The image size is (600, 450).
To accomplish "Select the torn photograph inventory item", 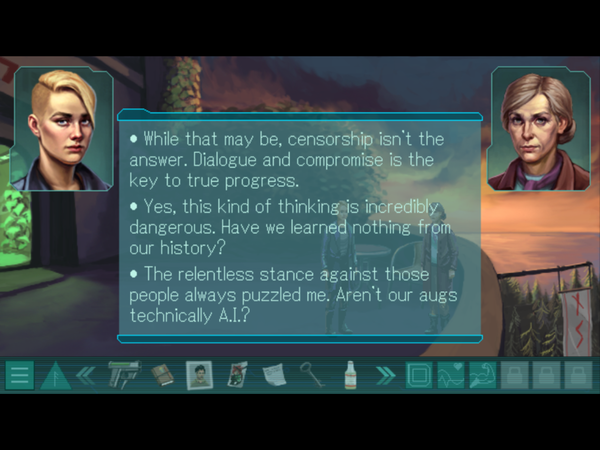I will click(238, 376).
